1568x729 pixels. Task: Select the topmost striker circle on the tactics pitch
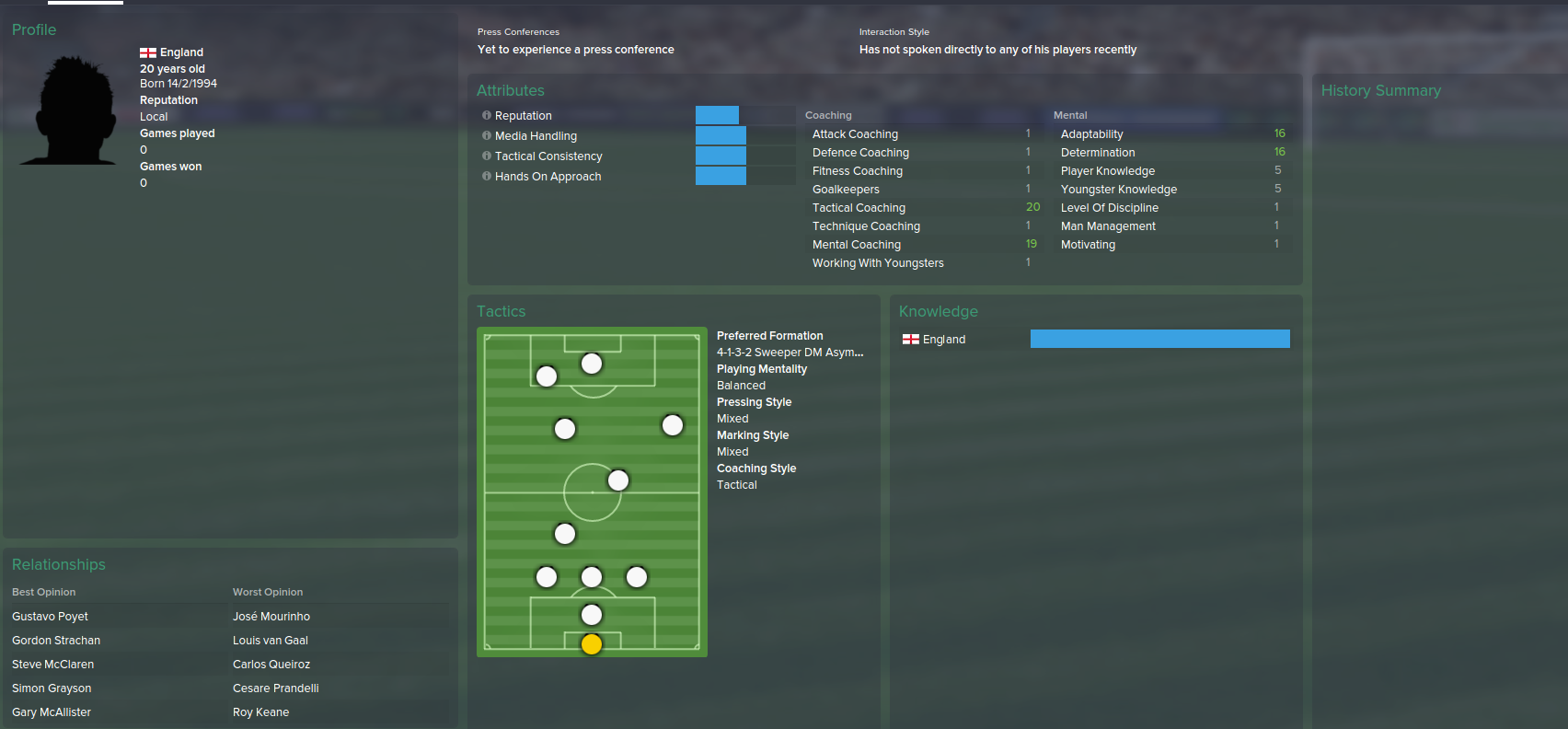pos(591,364)
